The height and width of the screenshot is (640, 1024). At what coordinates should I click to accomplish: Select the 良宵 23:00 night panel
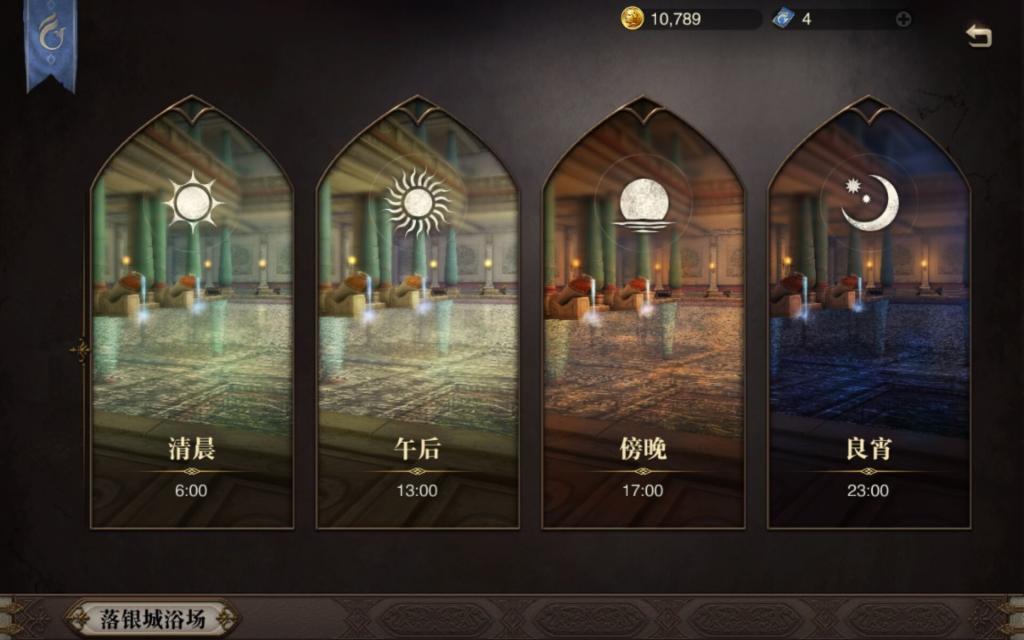(x=868, y=320)
